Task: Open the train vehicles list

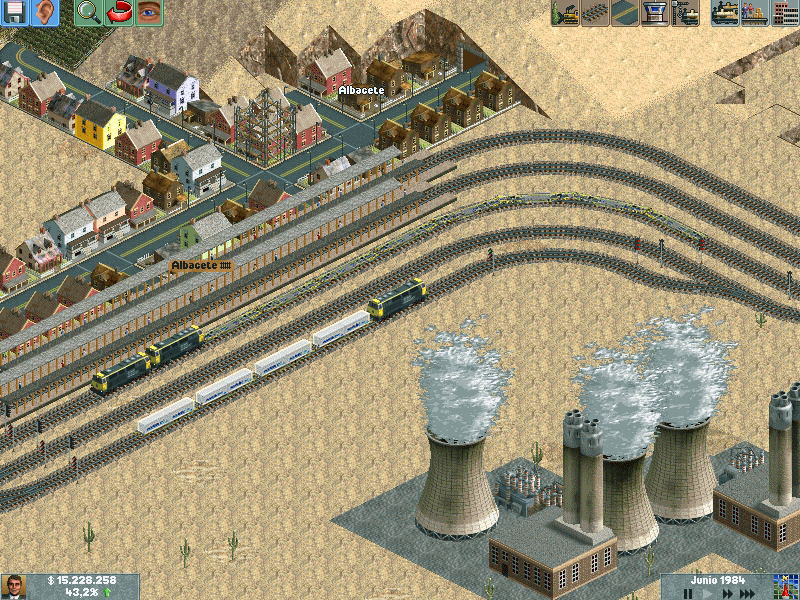Action: (x=725, y=13)
